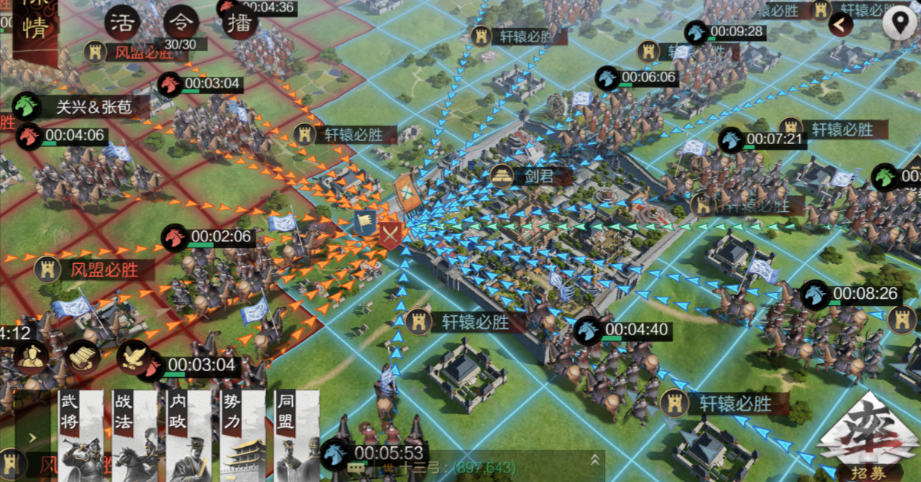
Task: Click the scroll icon button
Action: [82, 356]
